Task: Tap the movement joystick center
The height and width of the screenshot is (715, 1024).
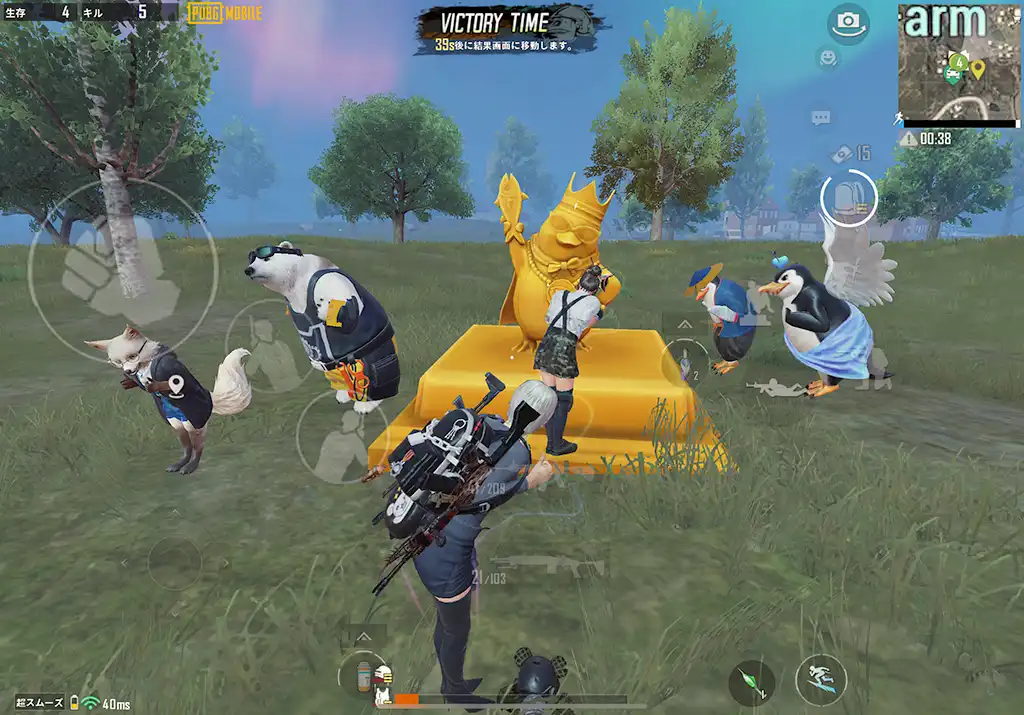Action: tap(174, 563)
